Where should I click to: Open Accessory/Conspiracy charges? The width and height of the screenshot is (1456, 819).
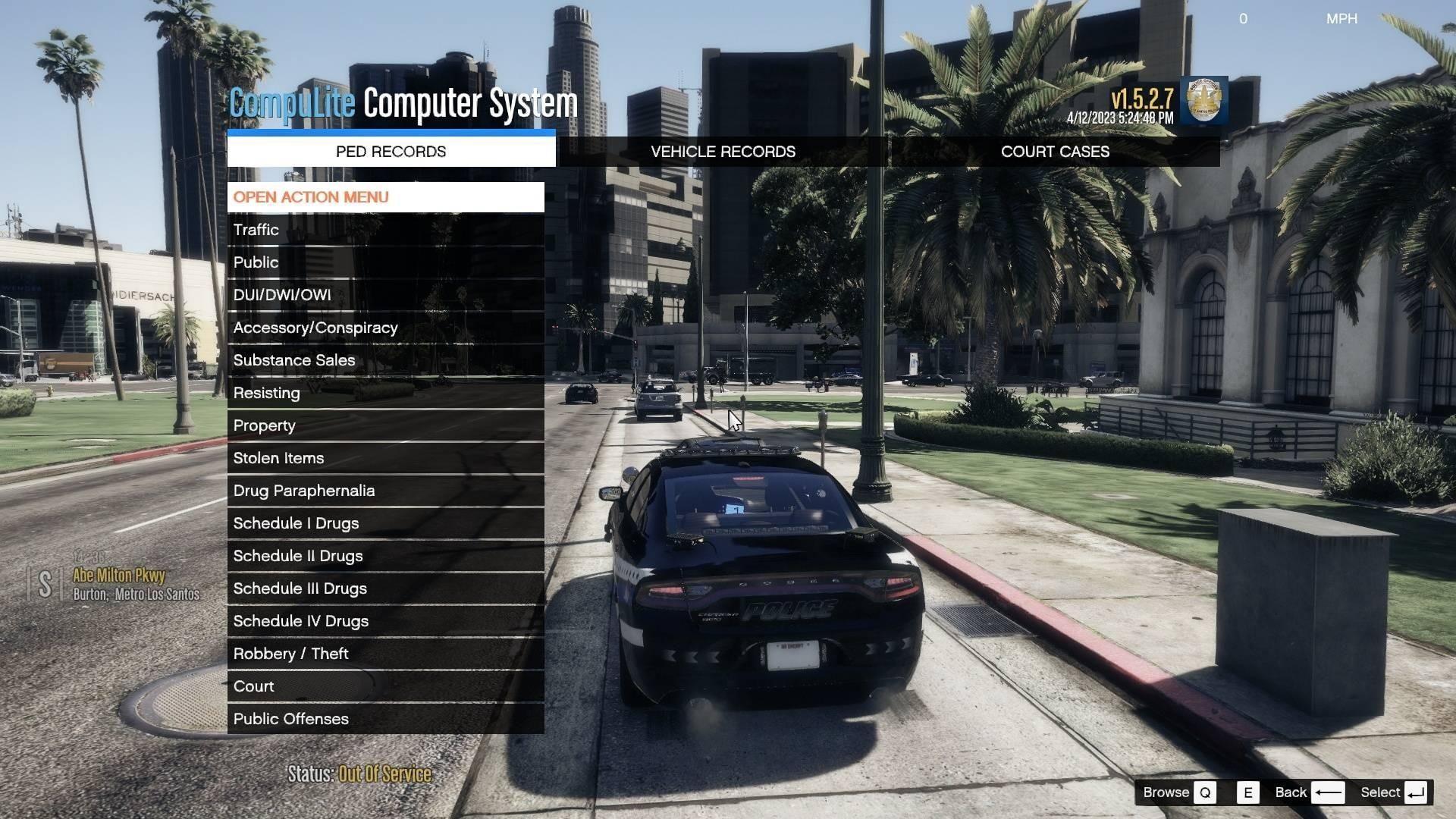pyautogui.click(x=385, y=328)
